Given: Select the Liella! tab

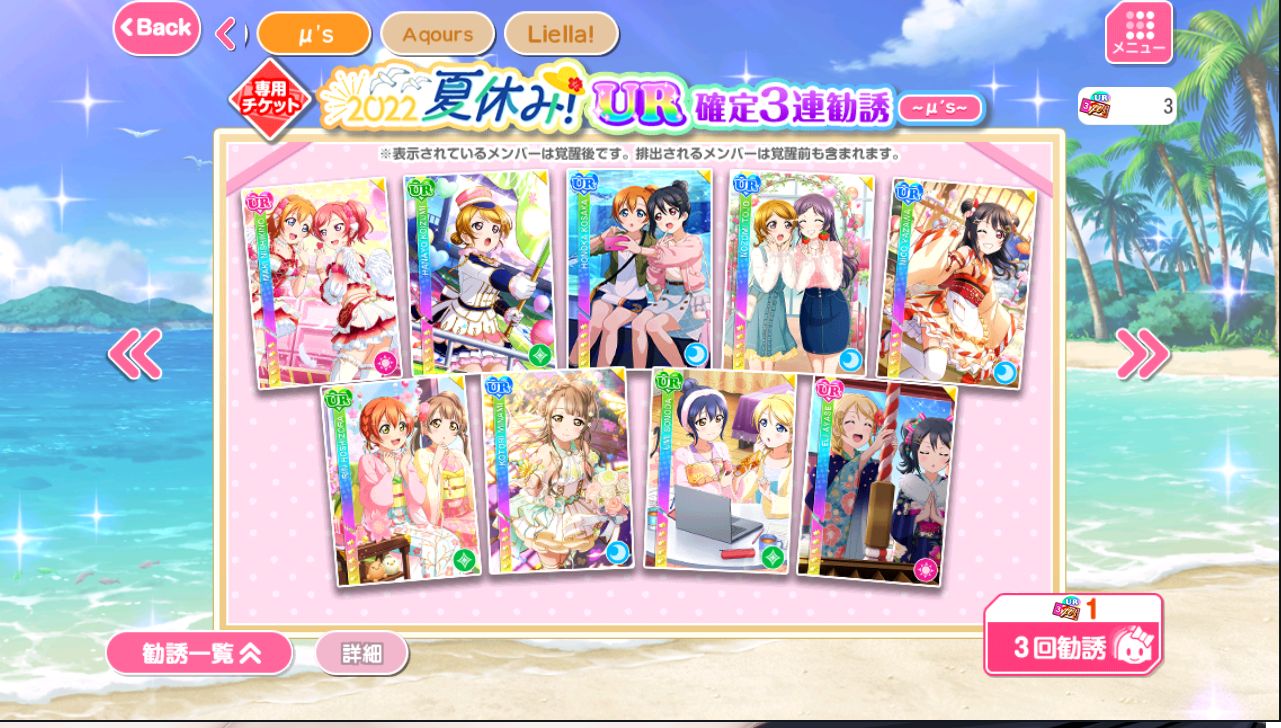Looking at the screenshot, I should [561, 34].
